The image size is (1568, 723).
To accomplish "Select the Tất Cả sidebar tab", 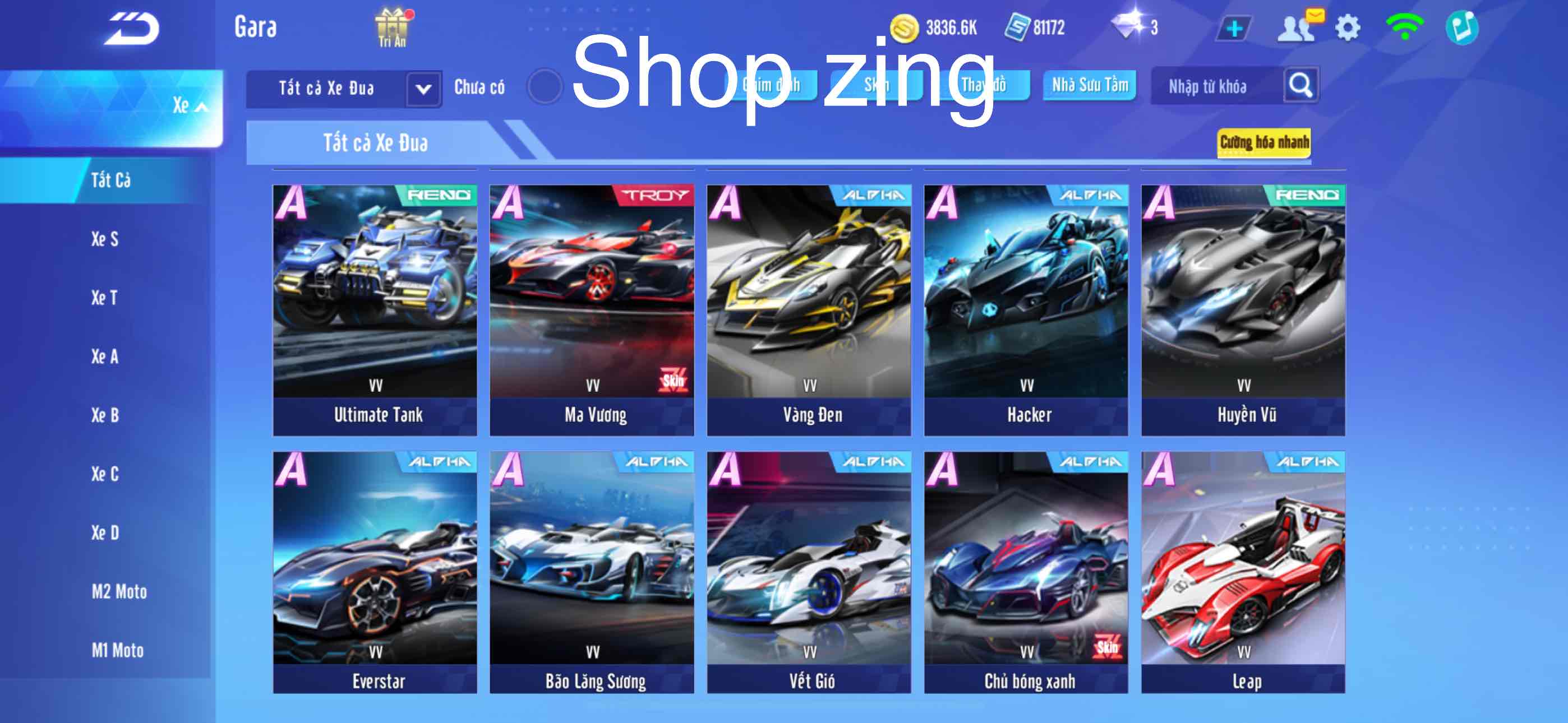I will 113,180.
